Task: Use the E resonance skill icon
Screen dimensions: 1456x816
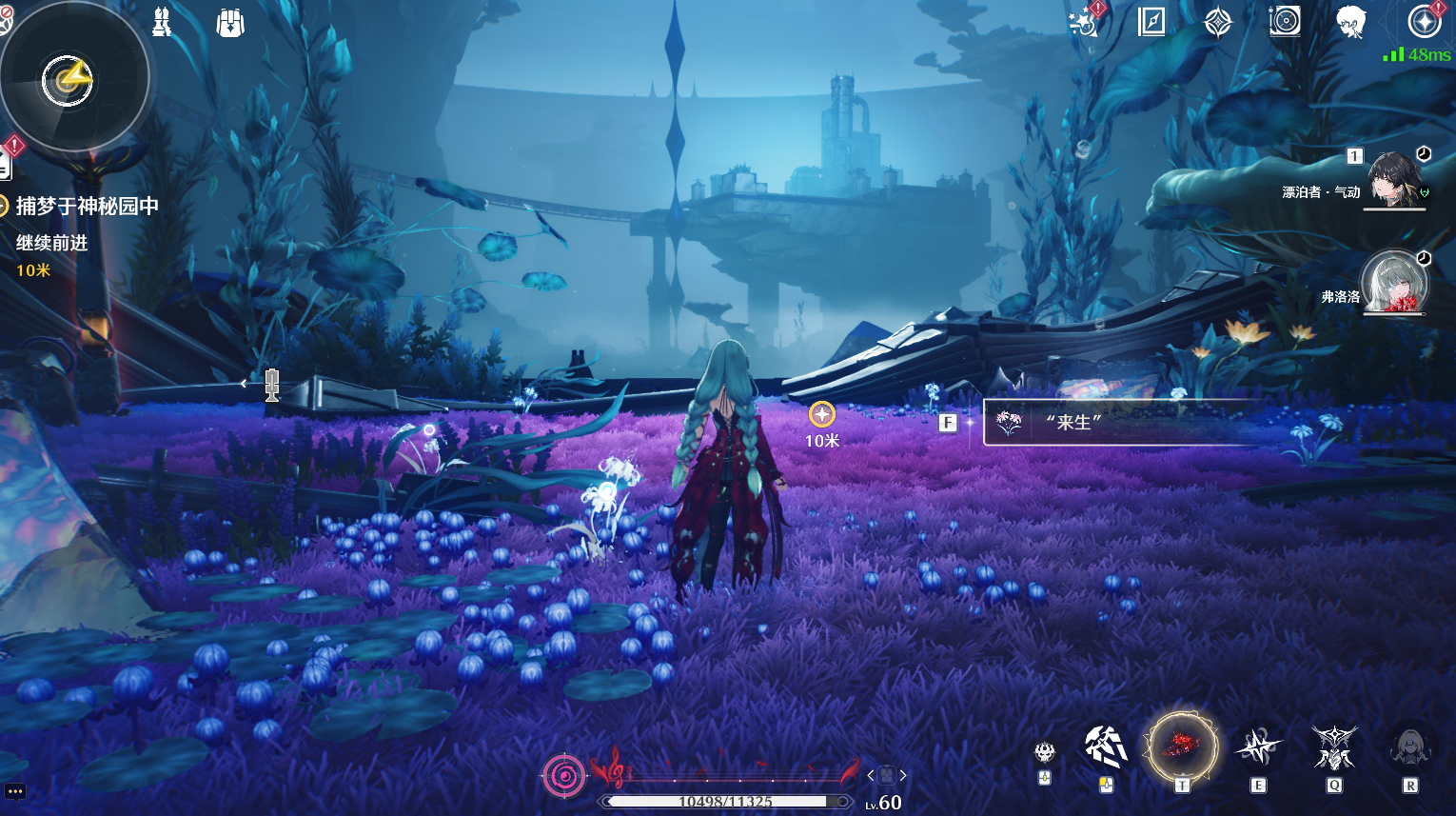Action: coord(1258,748)
